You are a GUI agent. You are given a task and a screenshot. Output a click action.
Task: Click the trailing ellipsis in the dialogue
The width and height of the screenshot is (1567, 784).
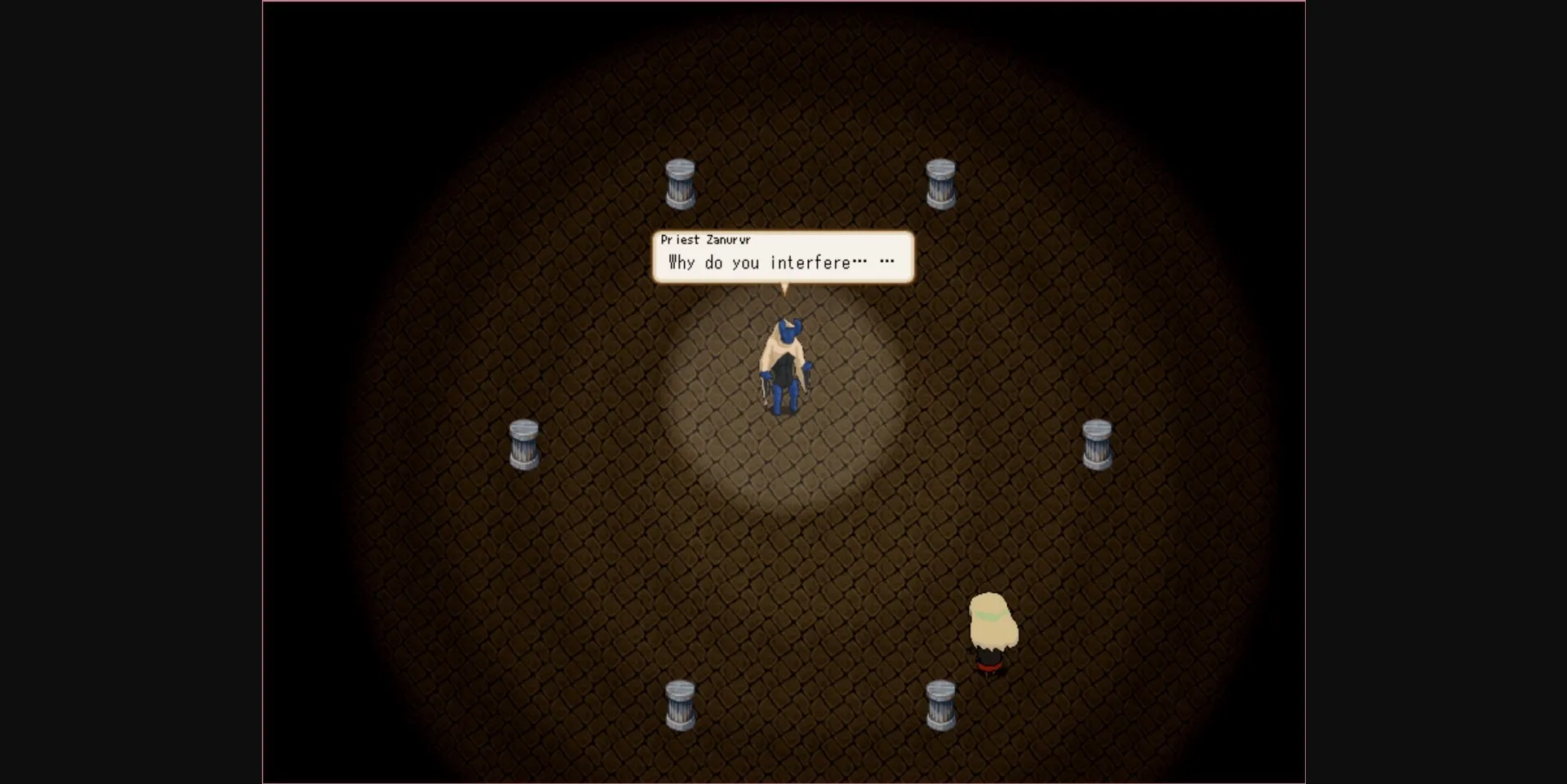[x=887, y=261]
